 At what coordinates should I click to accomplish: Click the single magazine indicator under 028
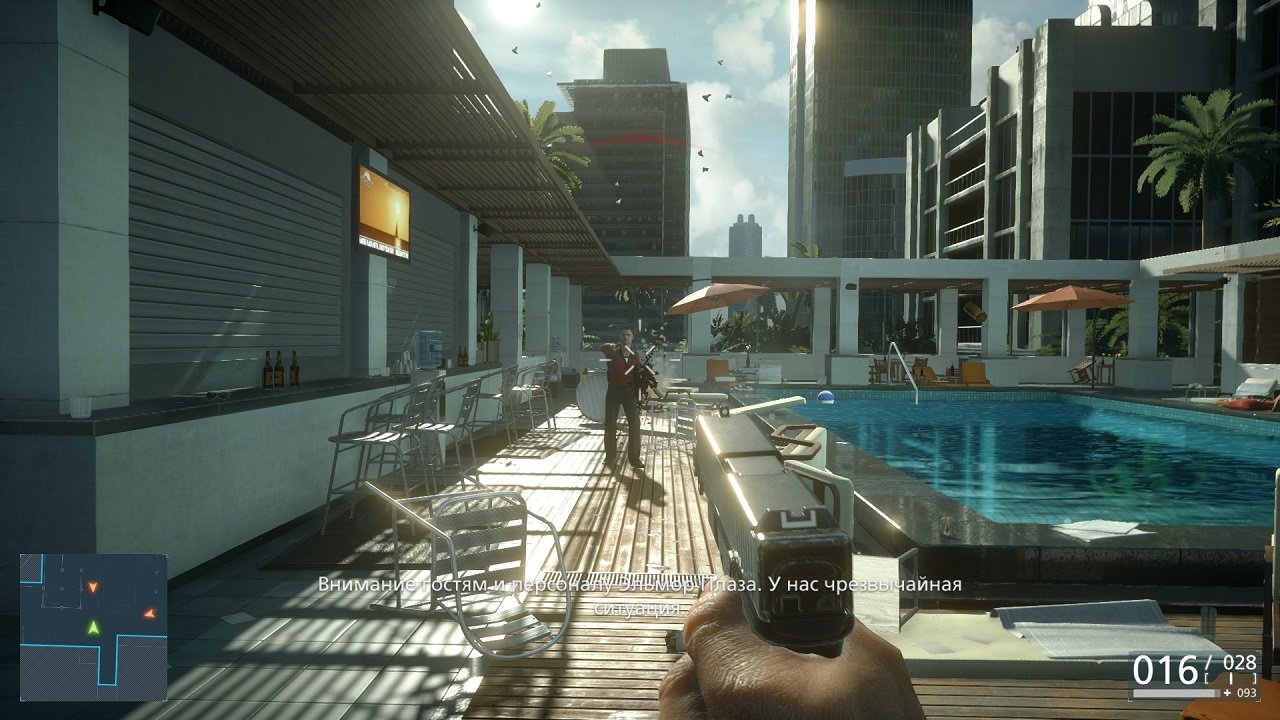[x=1231, y=678]
